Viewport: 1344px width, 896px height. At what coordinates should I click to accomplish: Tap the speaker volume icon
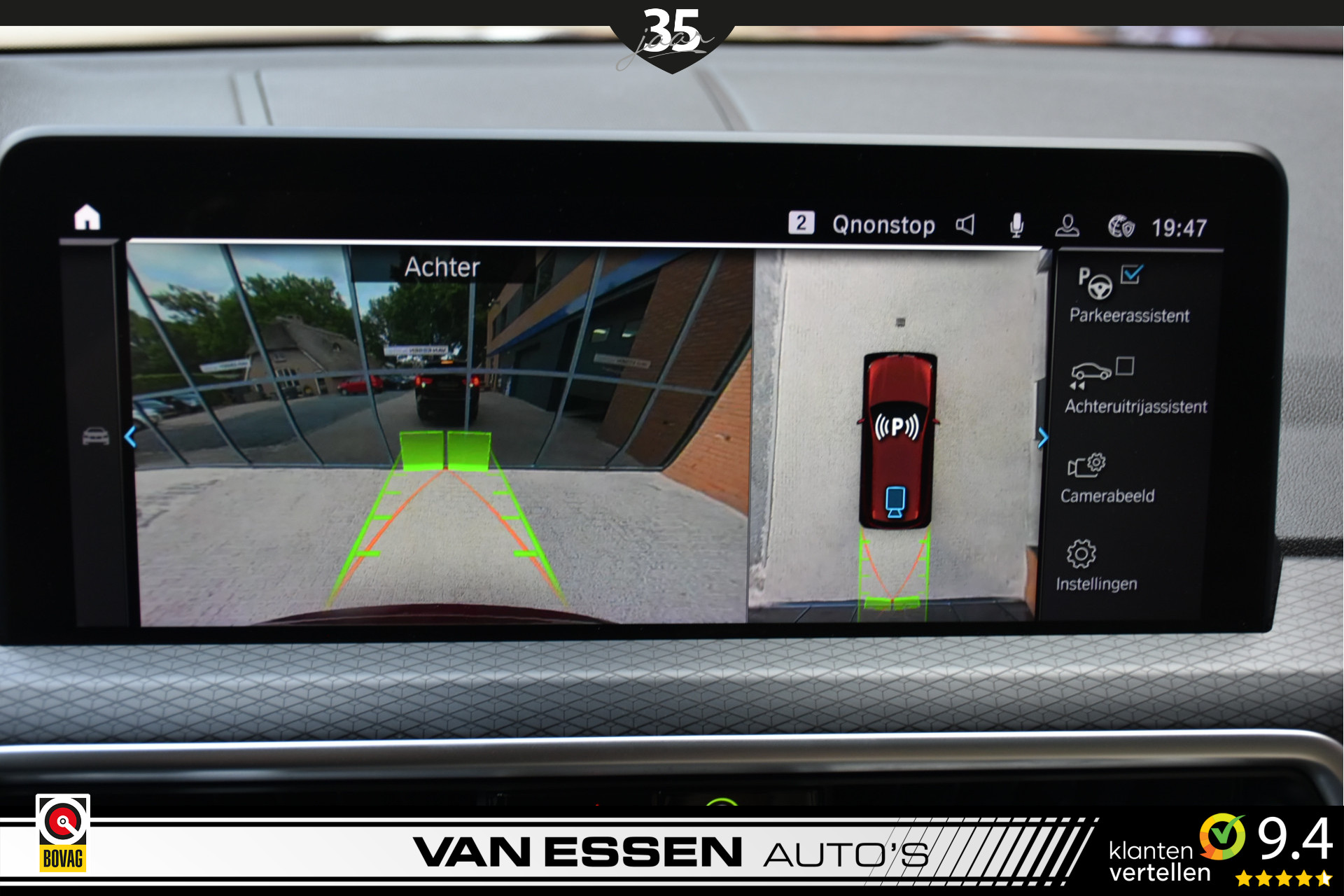(x=965, y=225)
